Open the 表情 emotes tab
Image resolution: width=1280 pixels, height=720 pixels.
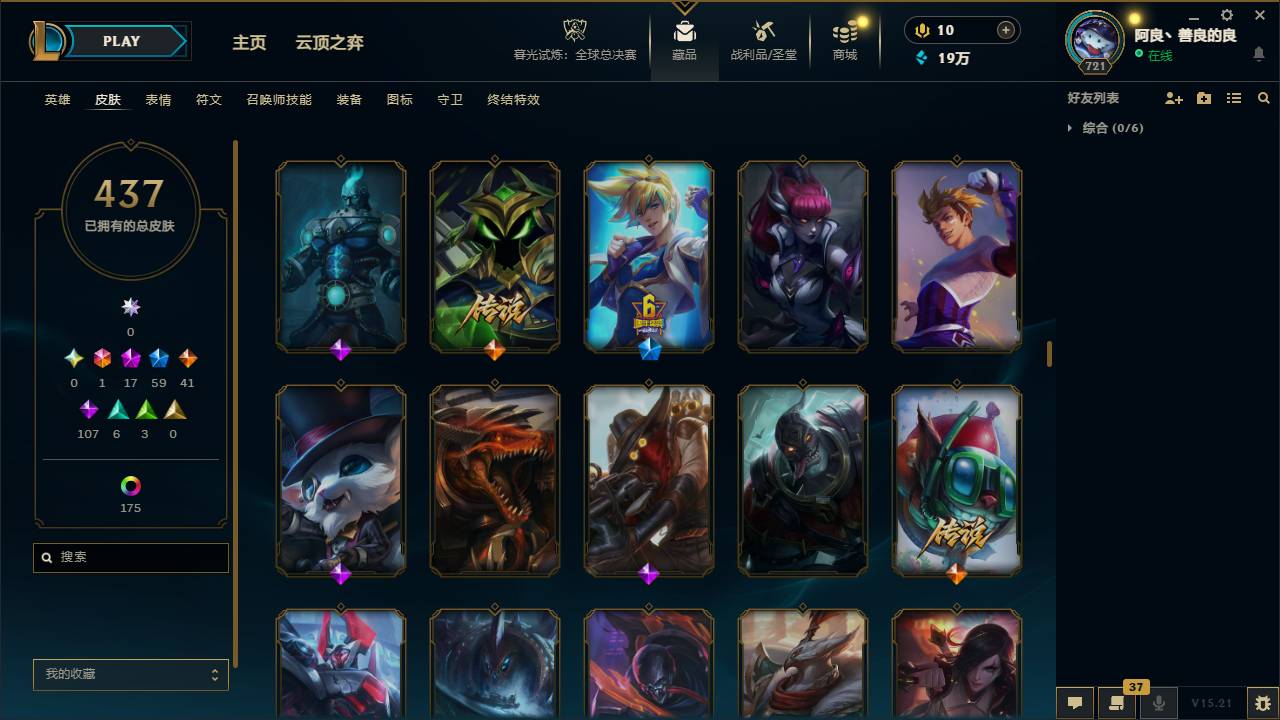point(157,100)
